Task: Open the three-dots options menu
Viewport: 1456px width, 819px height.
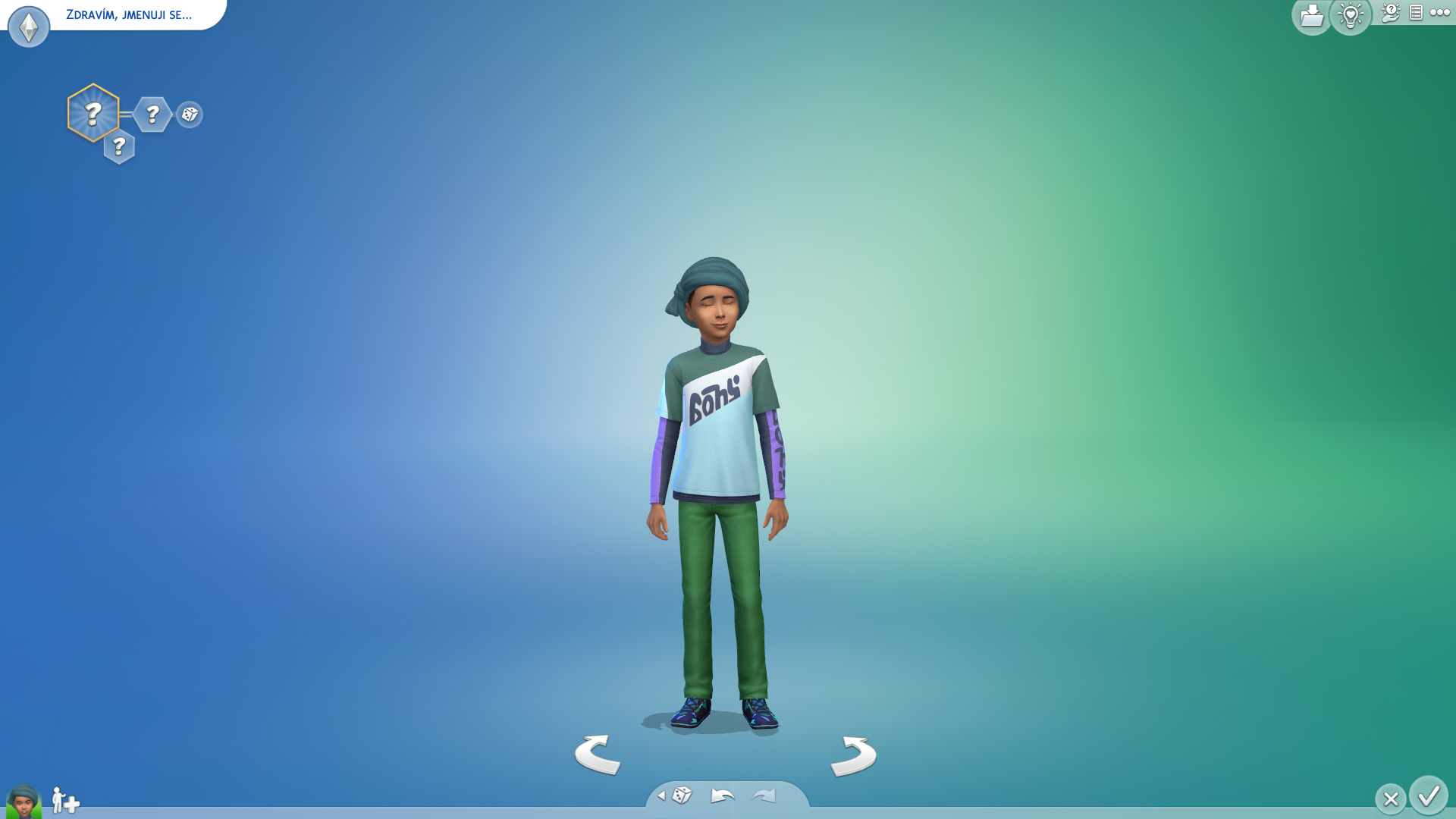Action: click(x=1439, y=13)
